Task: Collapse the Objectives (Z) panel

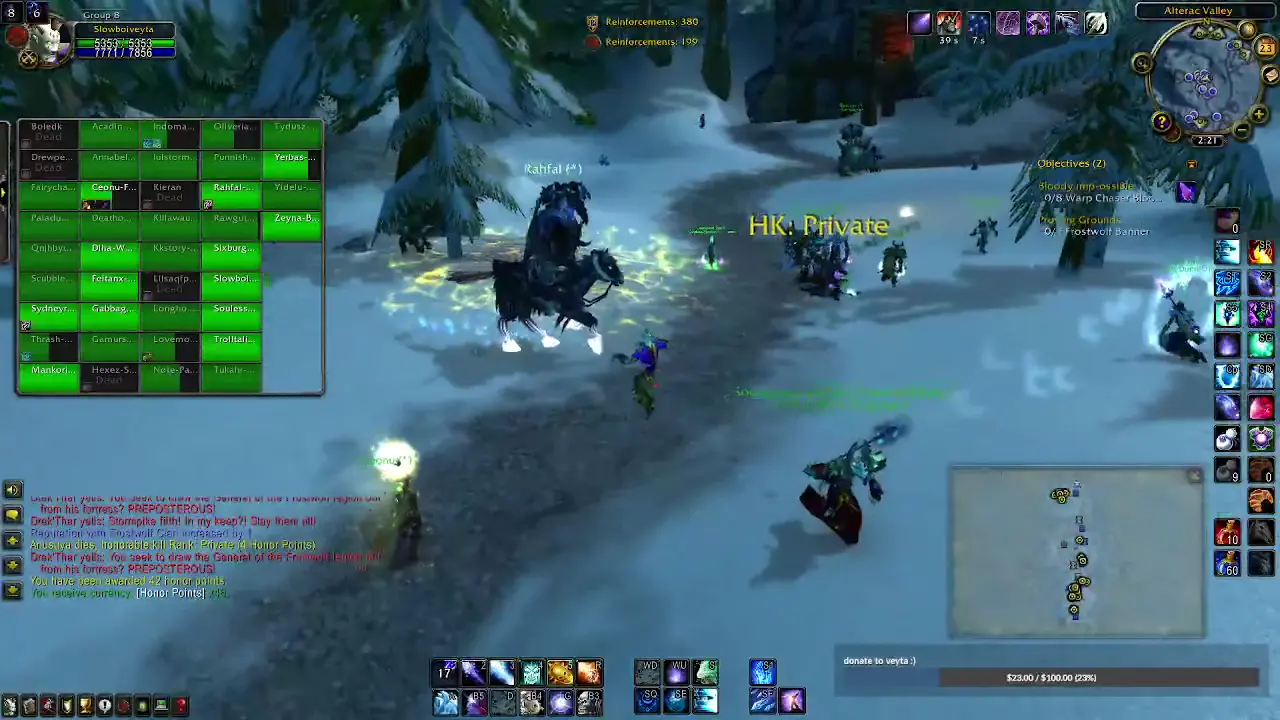Action: (x=1071, y=163)
